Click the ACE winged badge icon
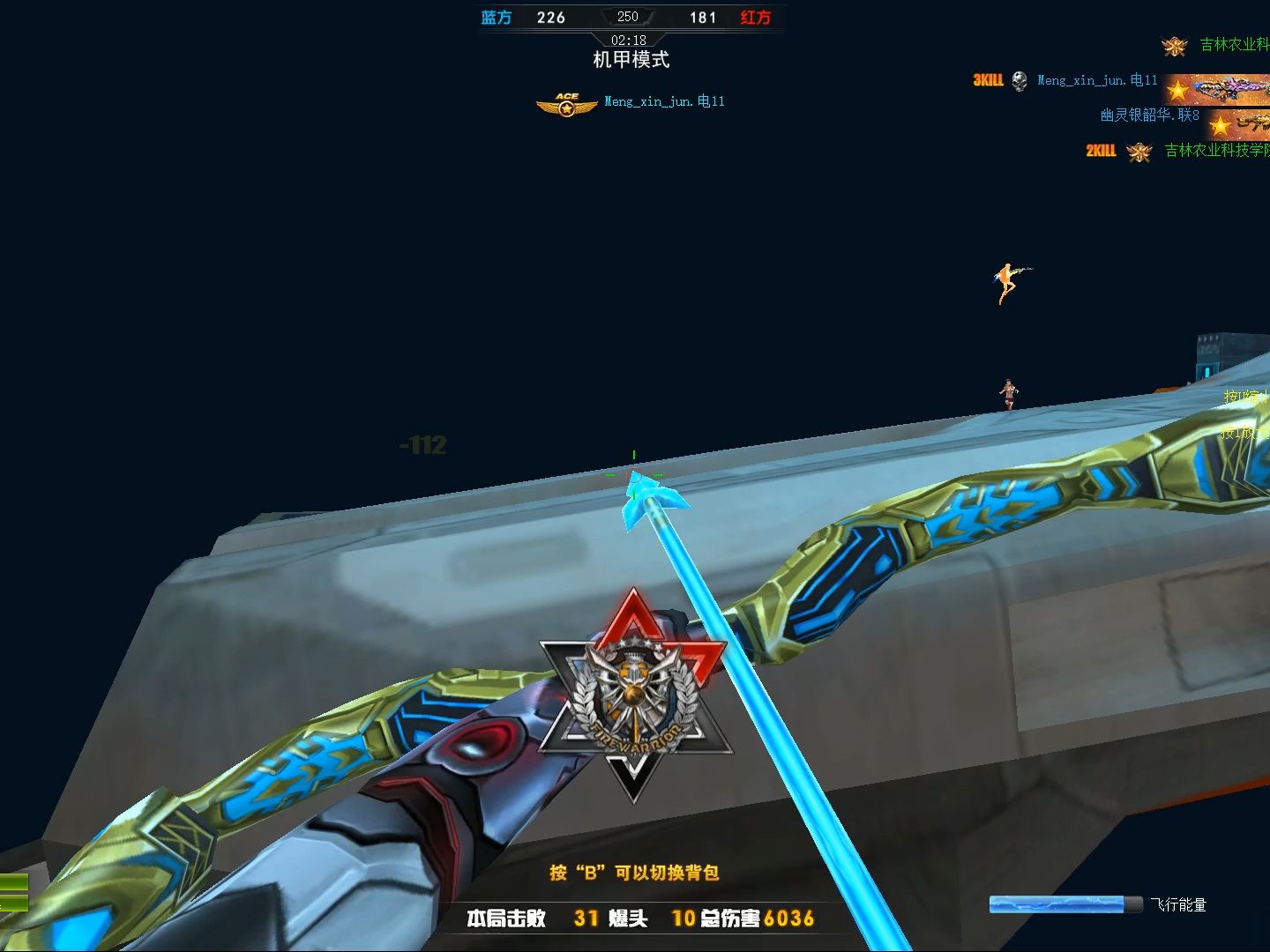This screenshot has width=1270, height=952. pyautogui.click(x=566, y=104)
